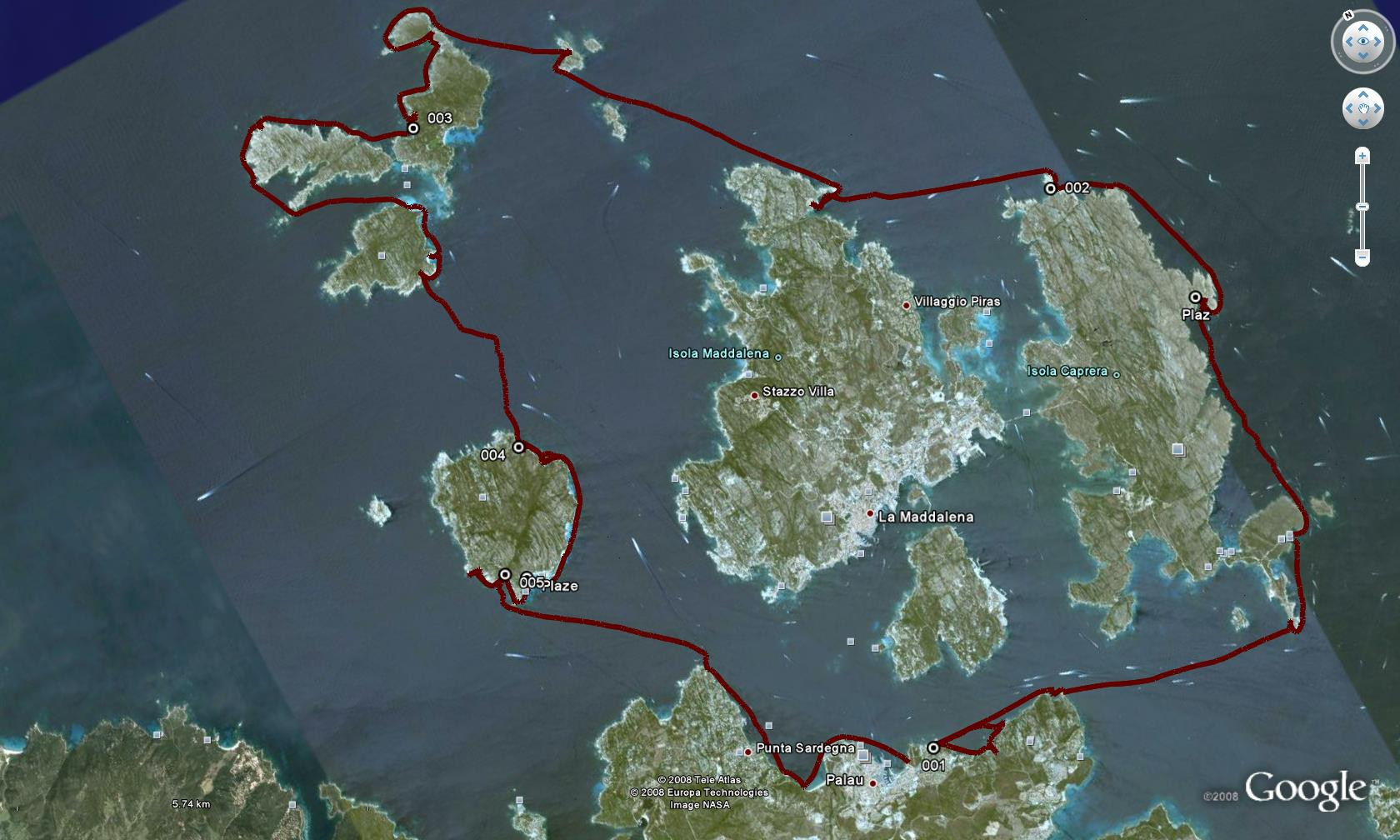Click the zoom slider handle

click(1362, 207)
